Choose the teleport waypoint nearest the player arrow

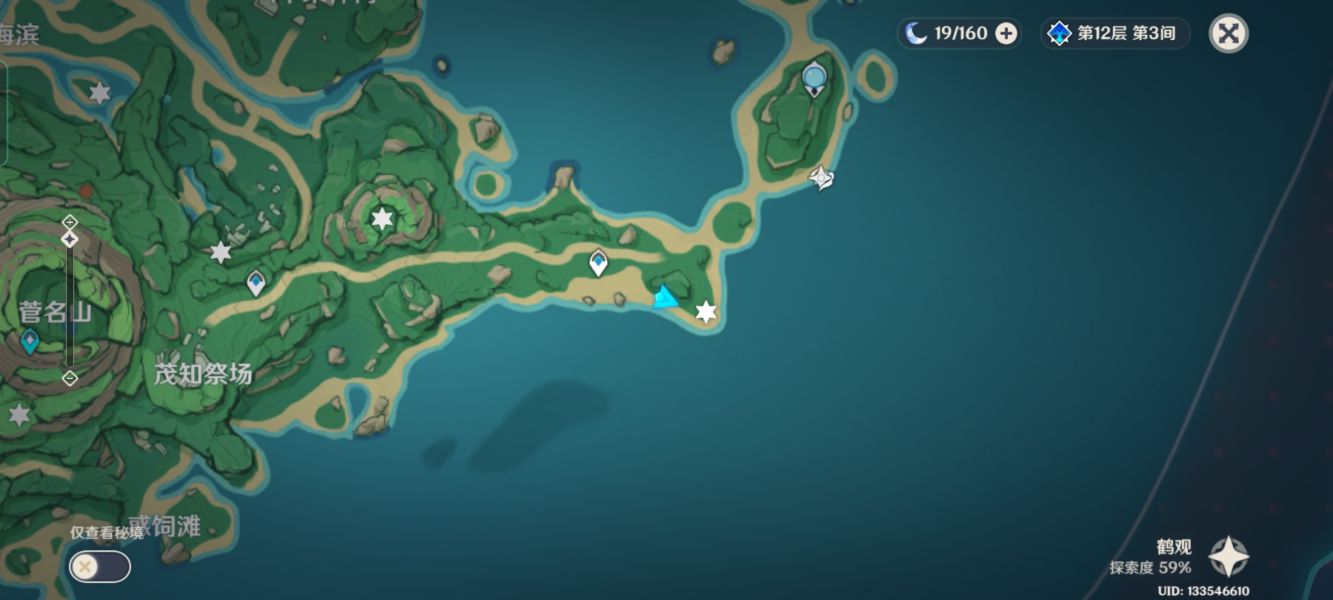coord(598,263)
